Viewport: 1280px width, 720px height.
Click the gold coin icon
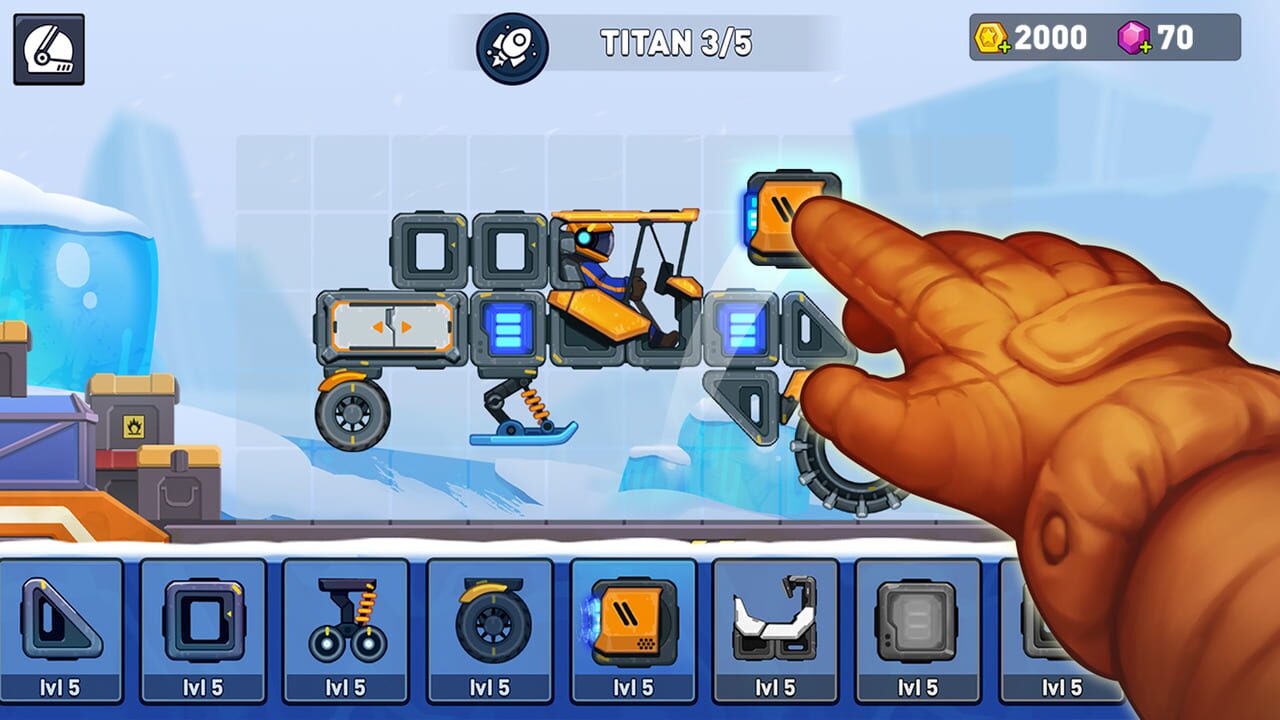point(992,38)
